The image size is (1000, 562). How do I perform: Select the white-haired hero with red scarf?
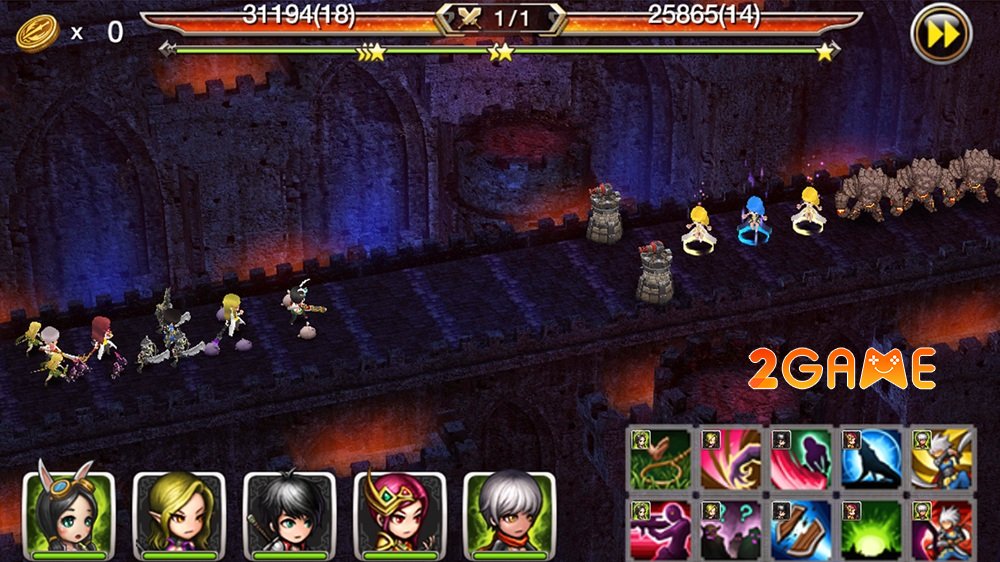tap(509, 515)
